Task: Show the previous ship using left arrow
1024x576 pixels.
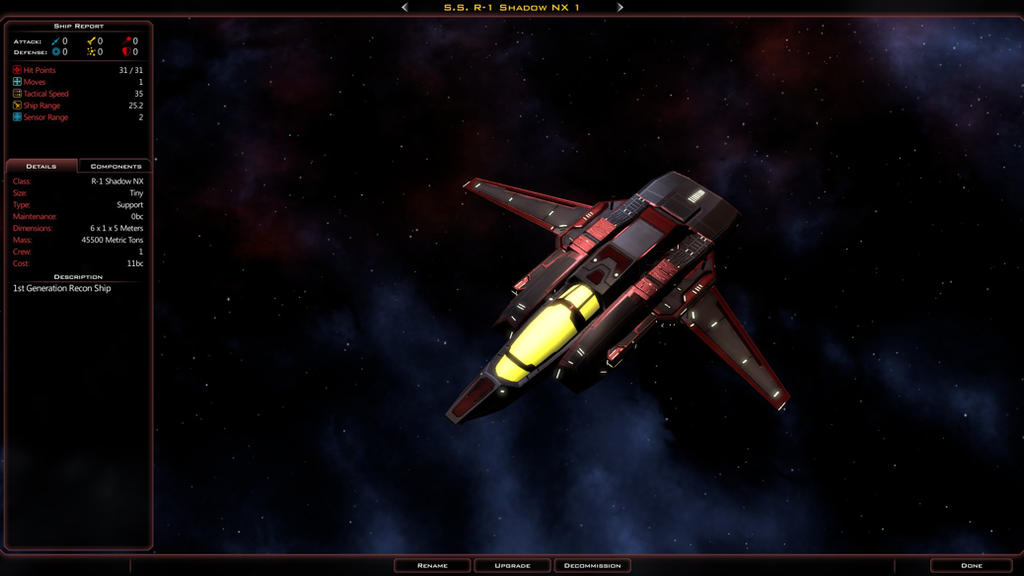Action: pos(404,7)
